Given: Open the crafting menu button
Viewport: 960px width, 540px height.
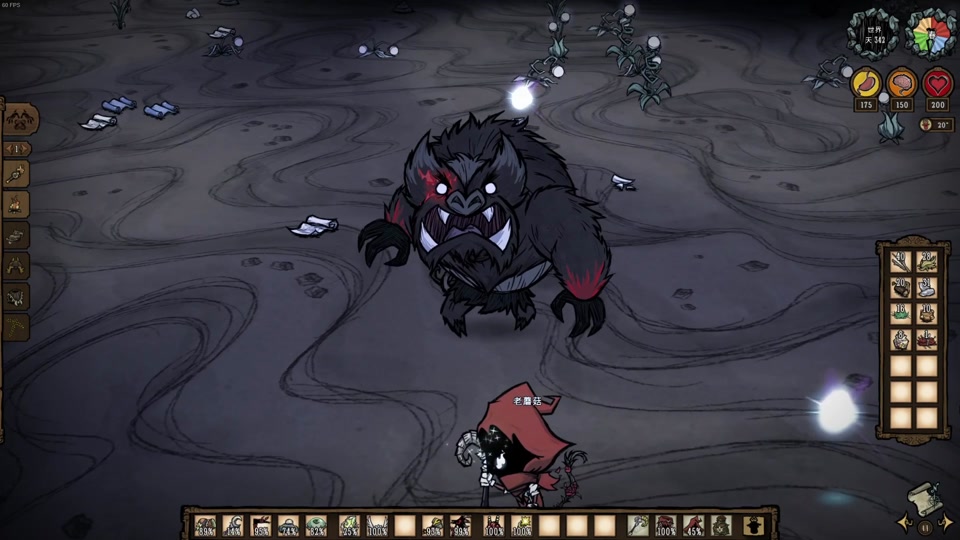Looking at the screenshot, I should pos(20,119).
